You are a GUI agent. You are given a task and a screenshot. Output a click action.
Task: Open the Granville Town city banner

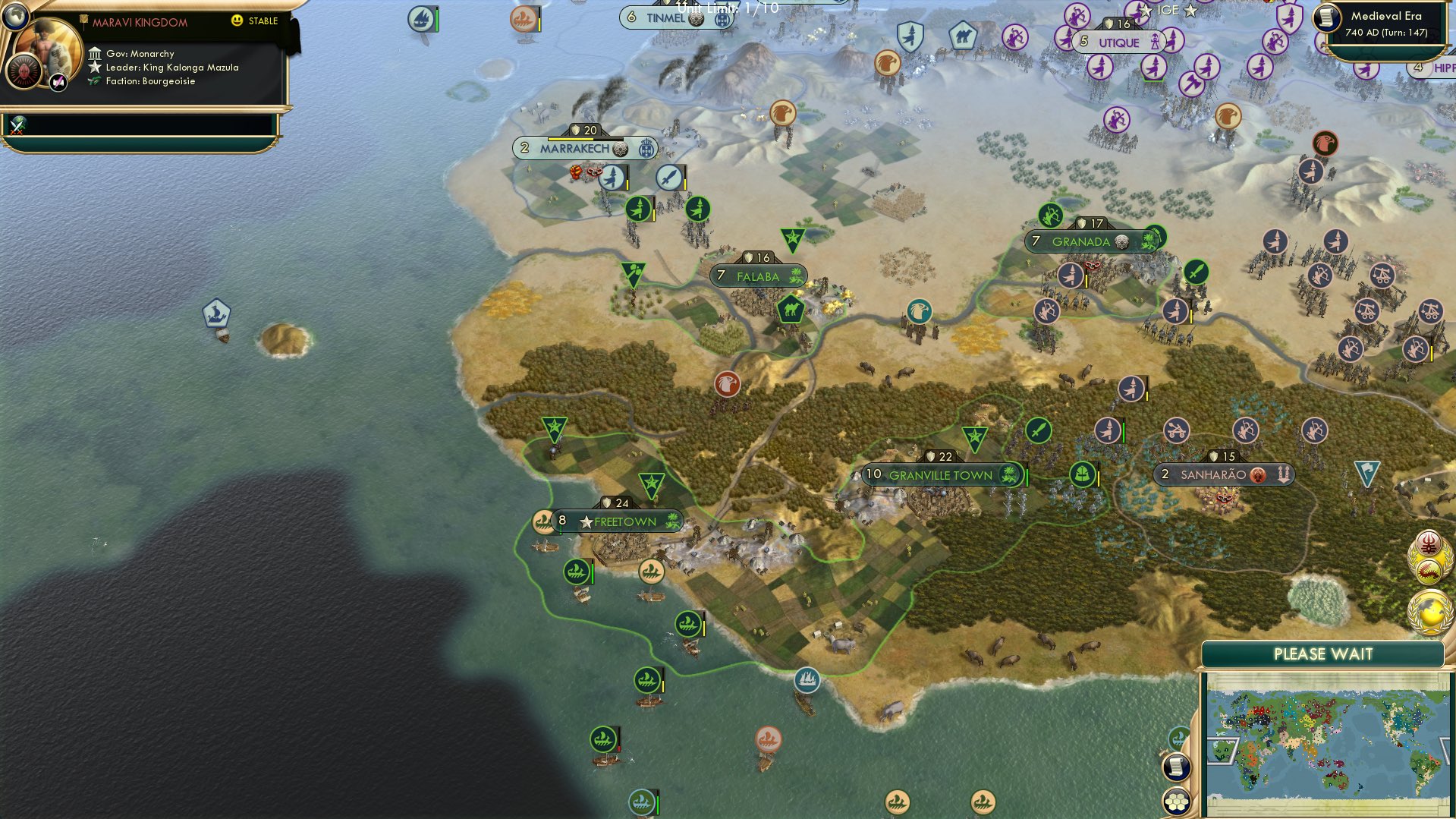(x=941, y=474)
